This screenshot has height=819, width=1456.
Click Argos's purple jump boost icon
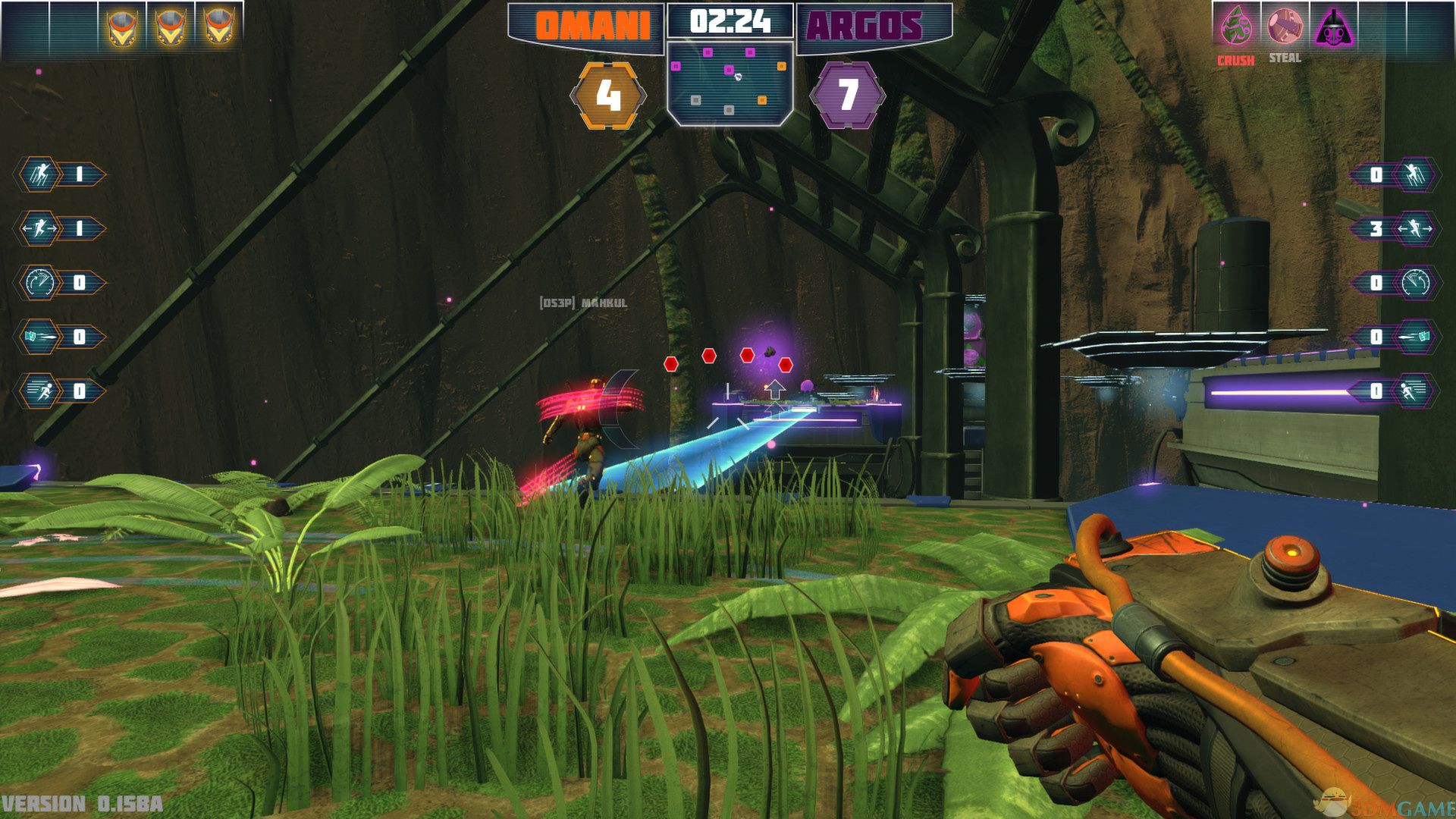click(x=1415, y=174)
